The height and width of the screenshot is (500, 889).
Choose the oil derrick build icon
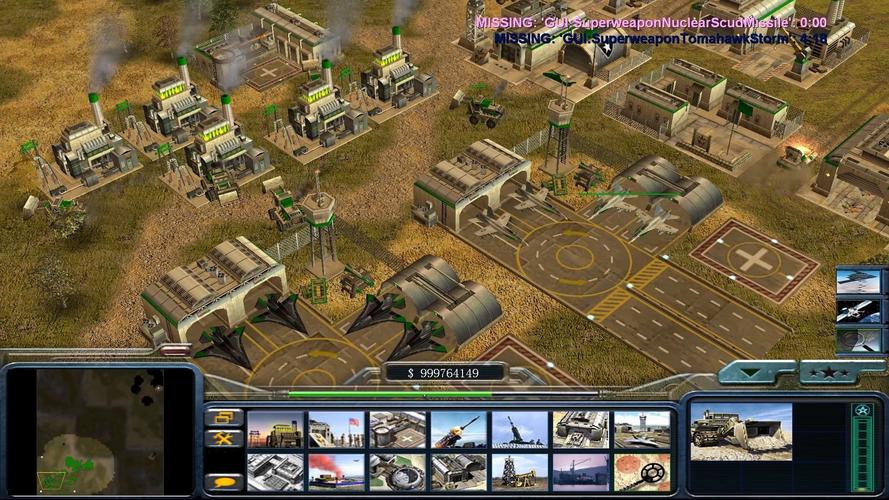519,471
